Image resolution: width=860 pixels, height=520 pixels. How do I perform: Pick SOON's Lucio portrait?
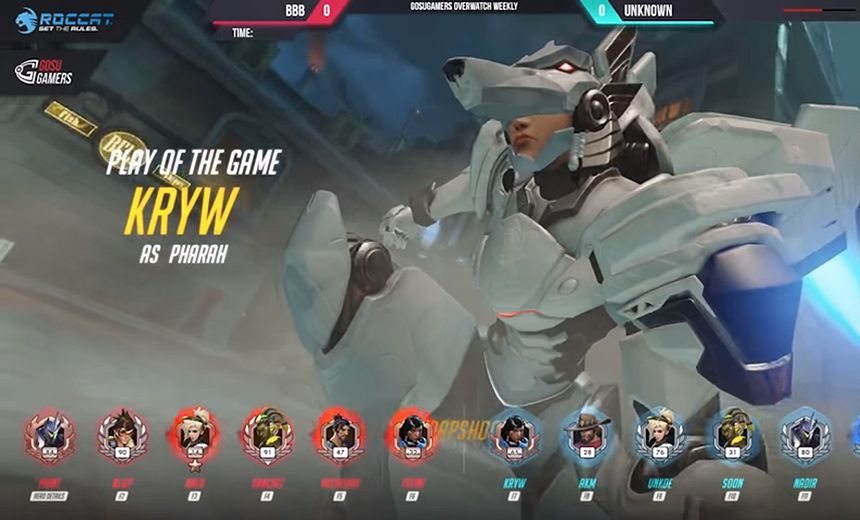(732, 435)
